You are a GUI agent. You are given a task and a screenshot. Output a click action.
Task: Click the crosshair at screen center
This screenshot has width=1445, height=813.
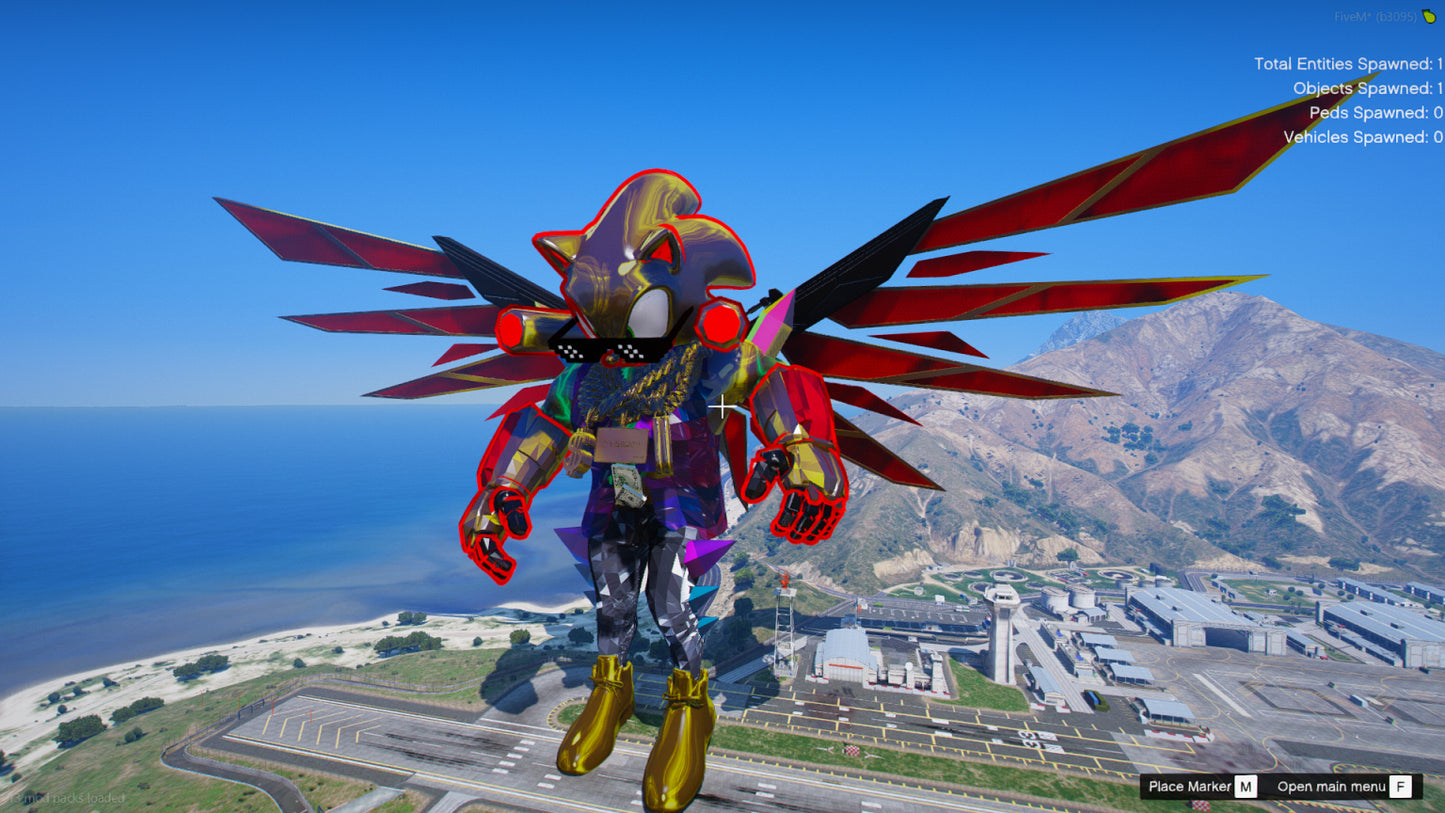(x=722, y=407)
